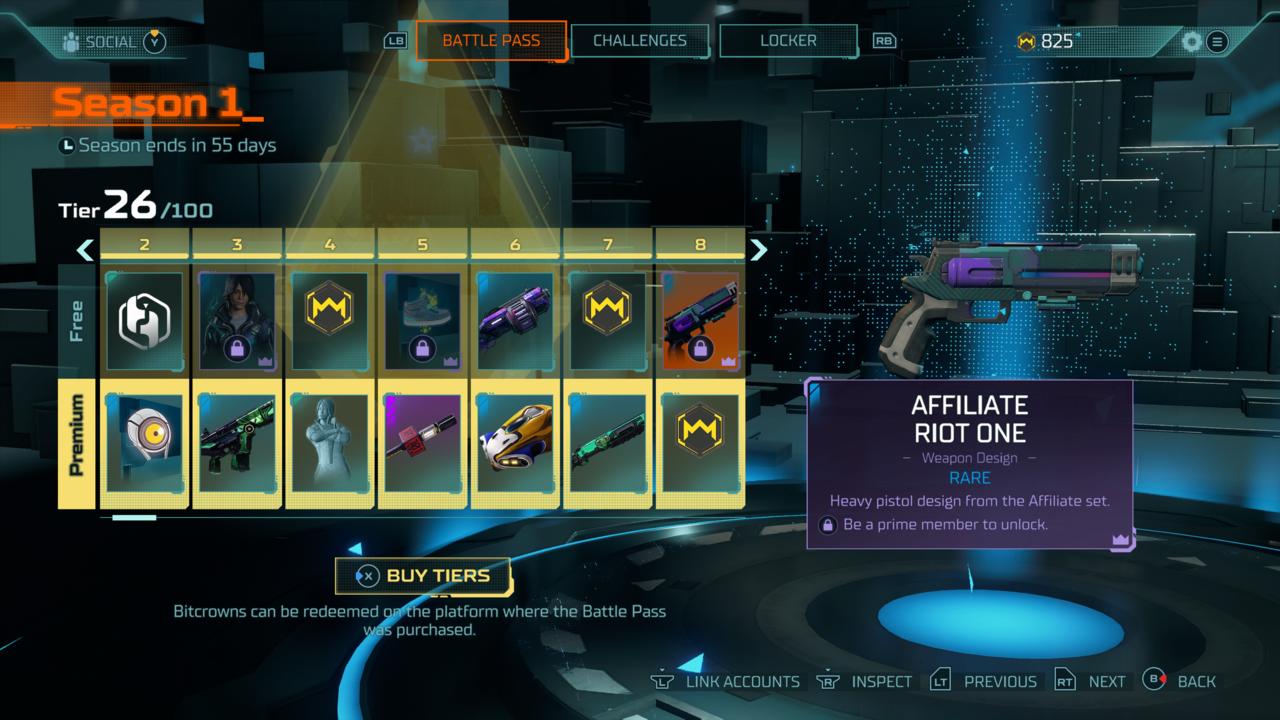This screenshot has width=1280, height=720.
Task: Open the menu list icon beside the gear
Action: [x=1217, y=42]
